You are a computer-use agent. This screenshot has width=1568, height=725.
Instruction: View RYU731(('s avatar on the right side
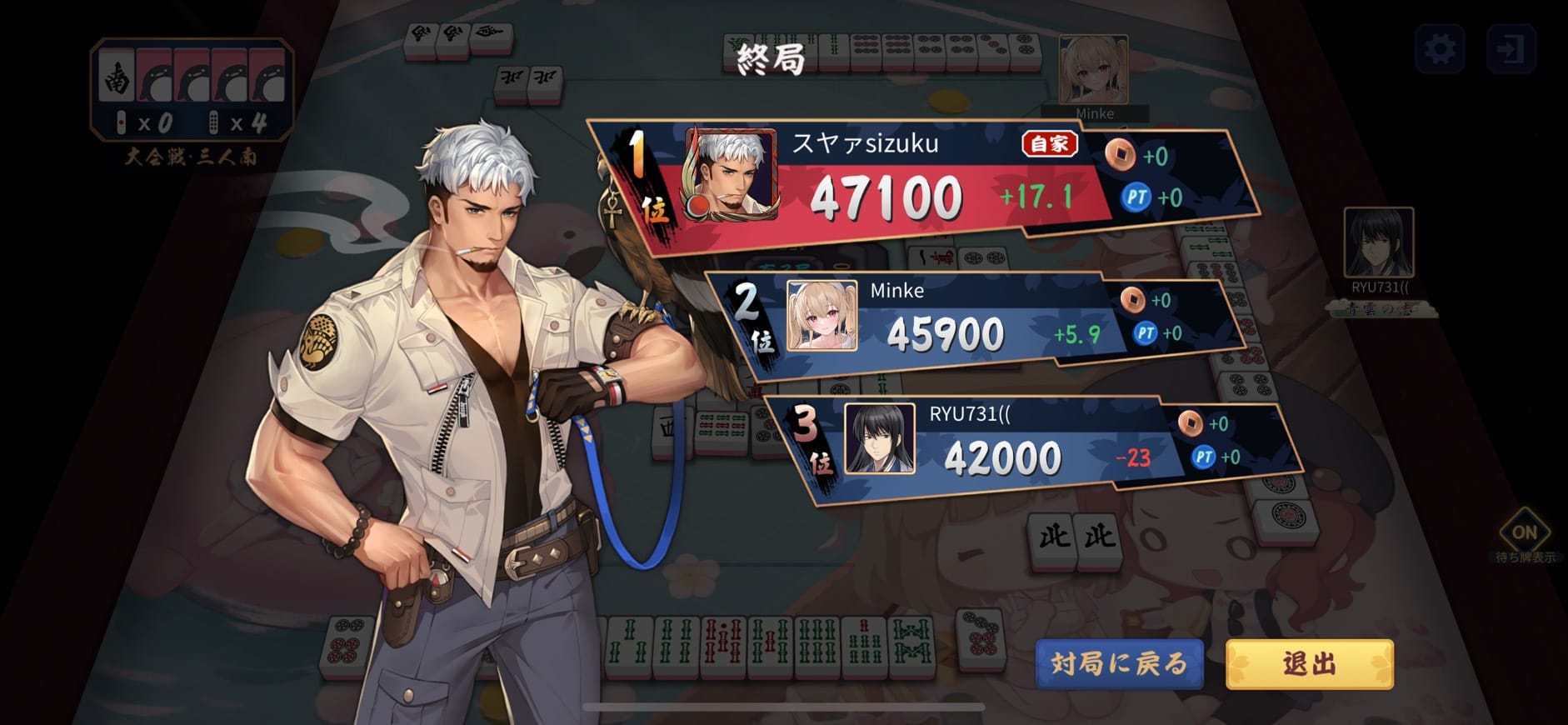coord(1378,242)
